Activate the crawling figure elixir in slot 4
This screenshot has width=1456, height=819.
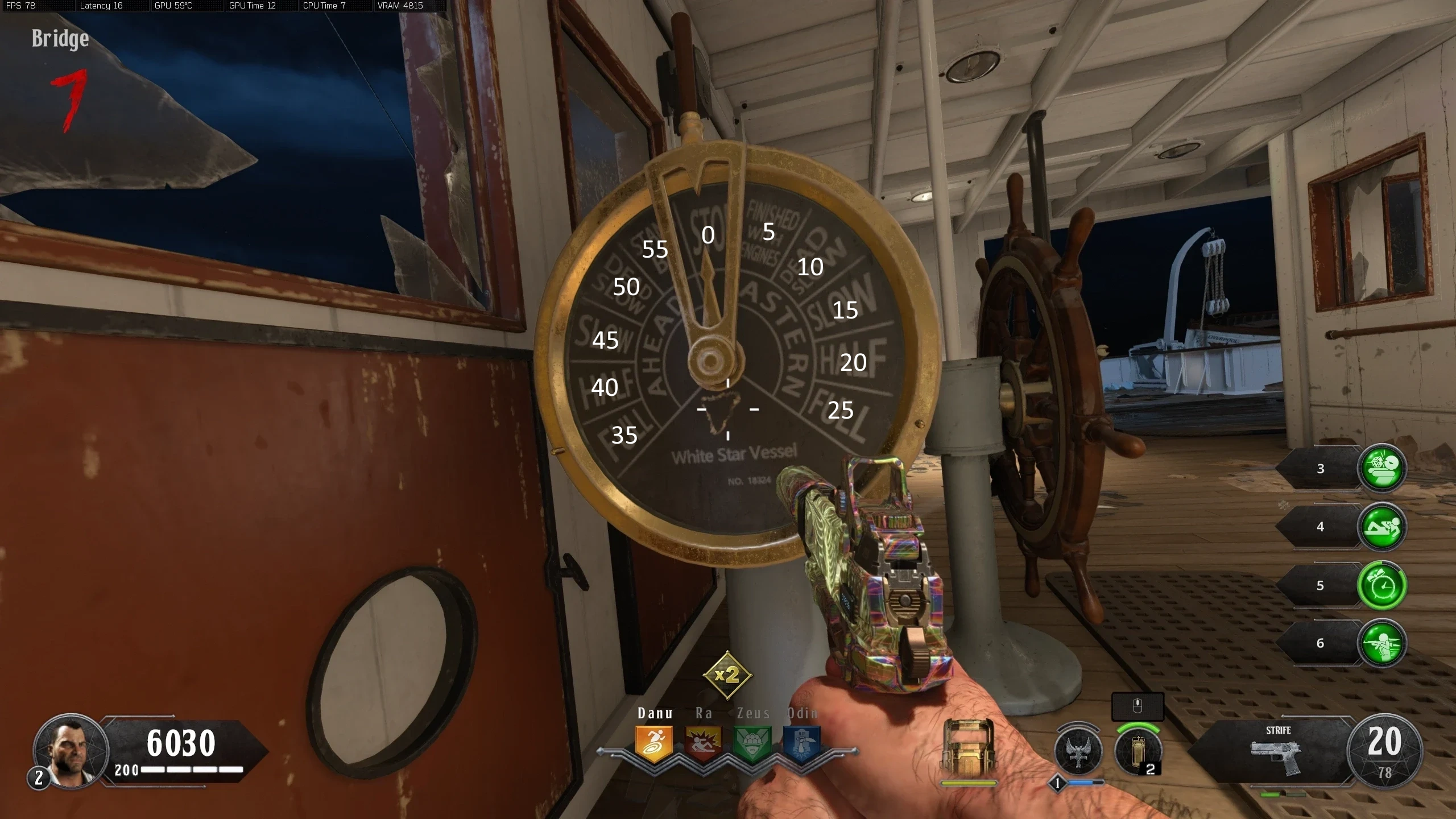pyautogui.click(x=1381, y=527)
